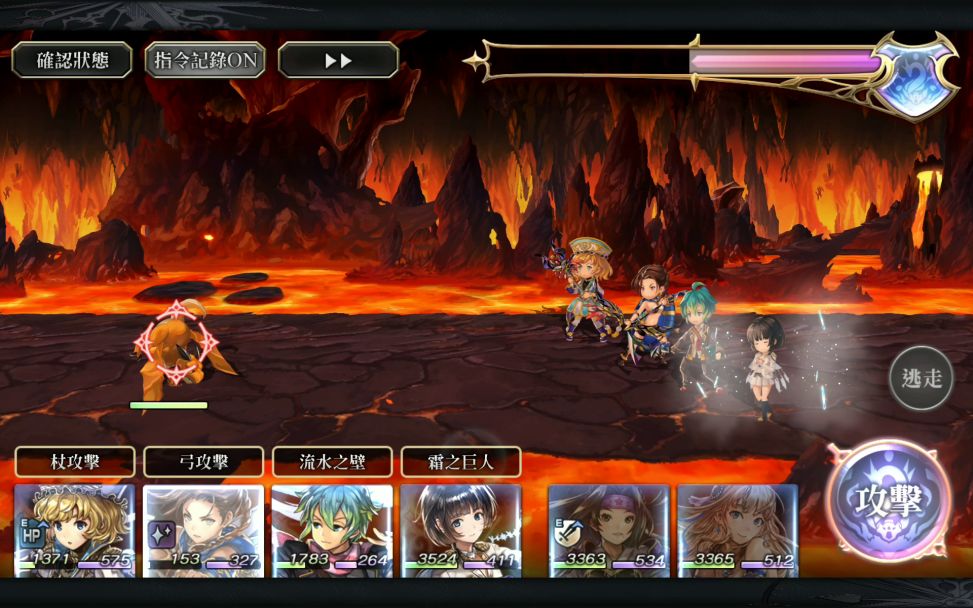This screenshot has height=608, width=973.
Task: Tap the crystal shield gauge emblem
Action: pos(914,76)
